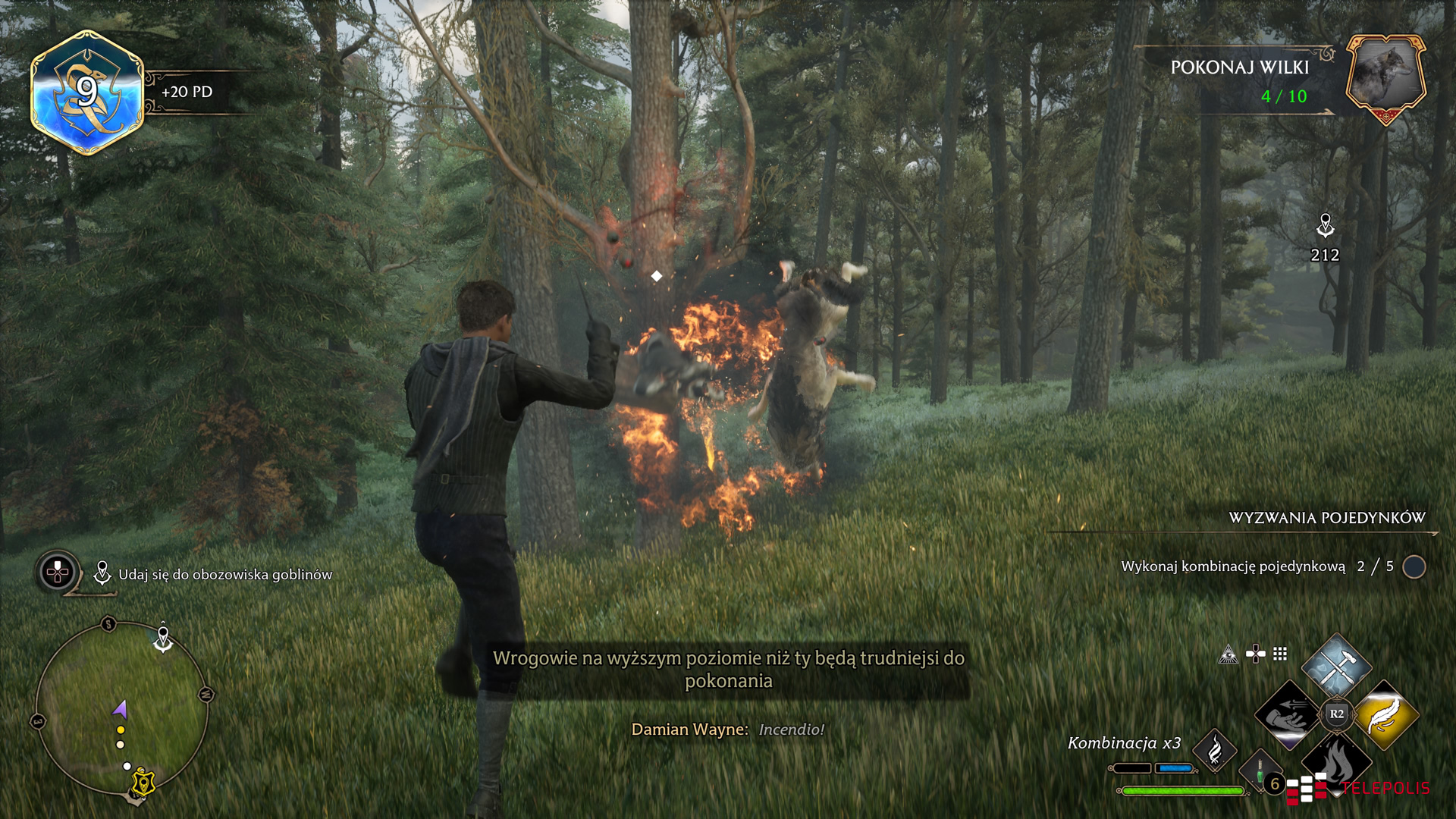Viewport: 1456px width, 819px height.
Task: Select the Reparo hammer spell slot
Action: click(1336, 666)
